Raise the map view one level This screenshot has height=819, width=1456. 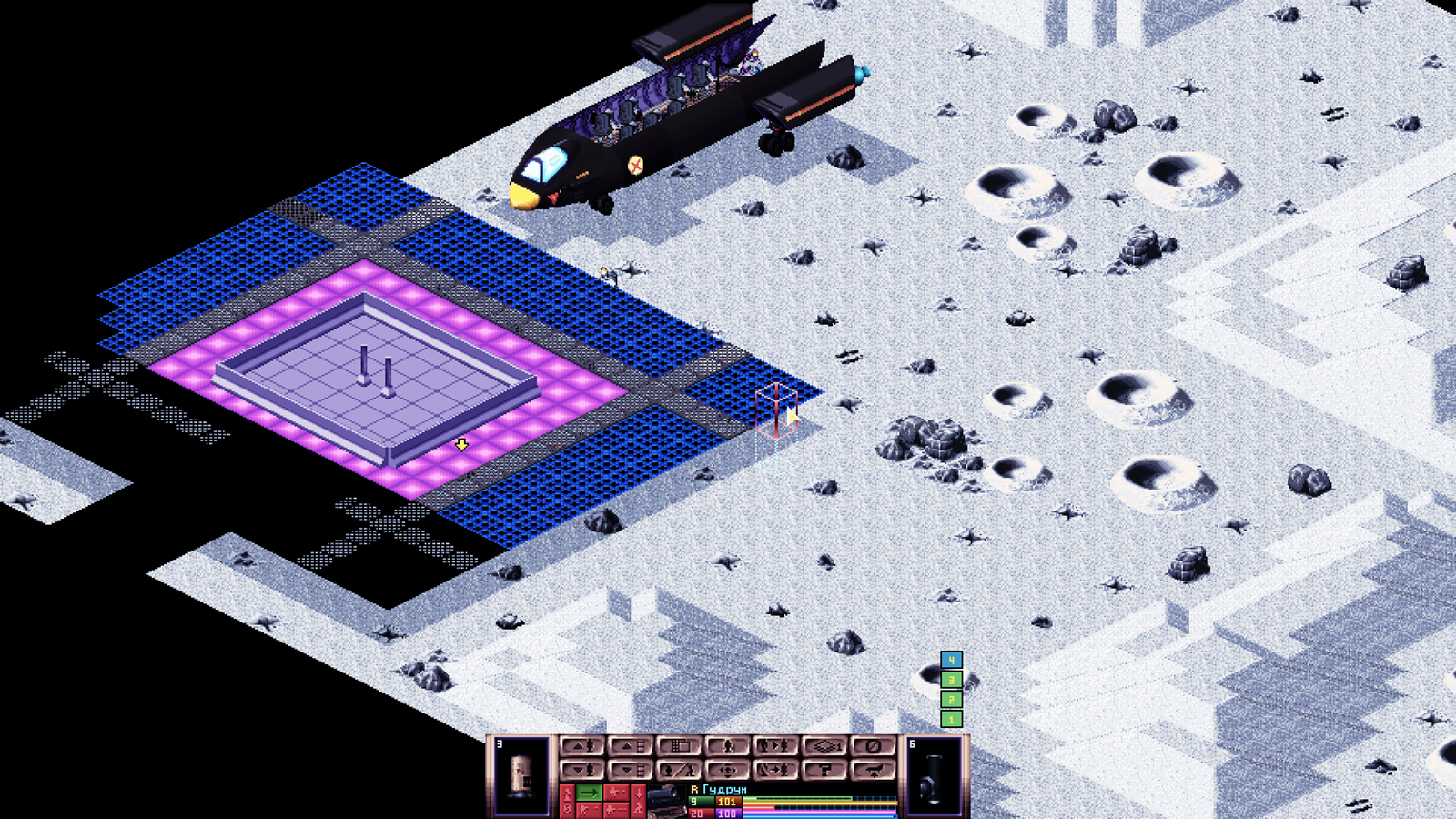pos(630,746)
